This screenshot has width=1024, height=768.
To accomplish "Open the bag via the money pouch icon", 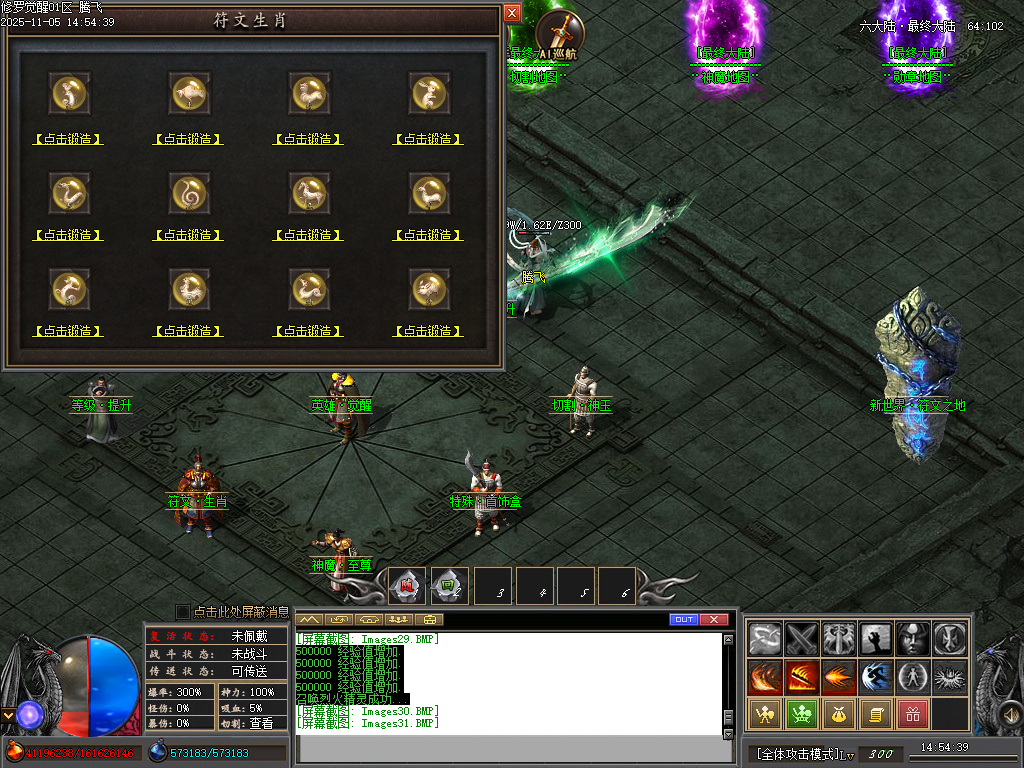I will click(x=839, y=714).
